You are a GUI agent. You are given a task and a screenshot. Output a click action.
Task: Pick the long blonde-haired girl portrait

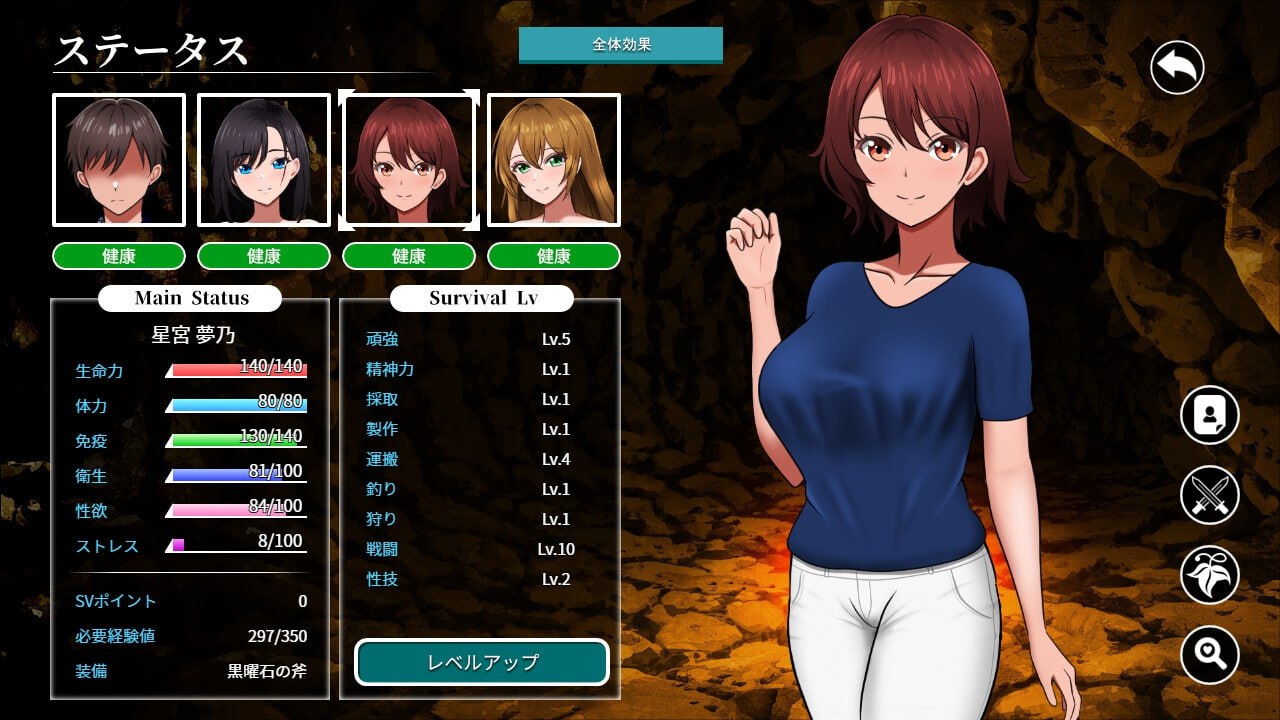(x=553, y=160)
